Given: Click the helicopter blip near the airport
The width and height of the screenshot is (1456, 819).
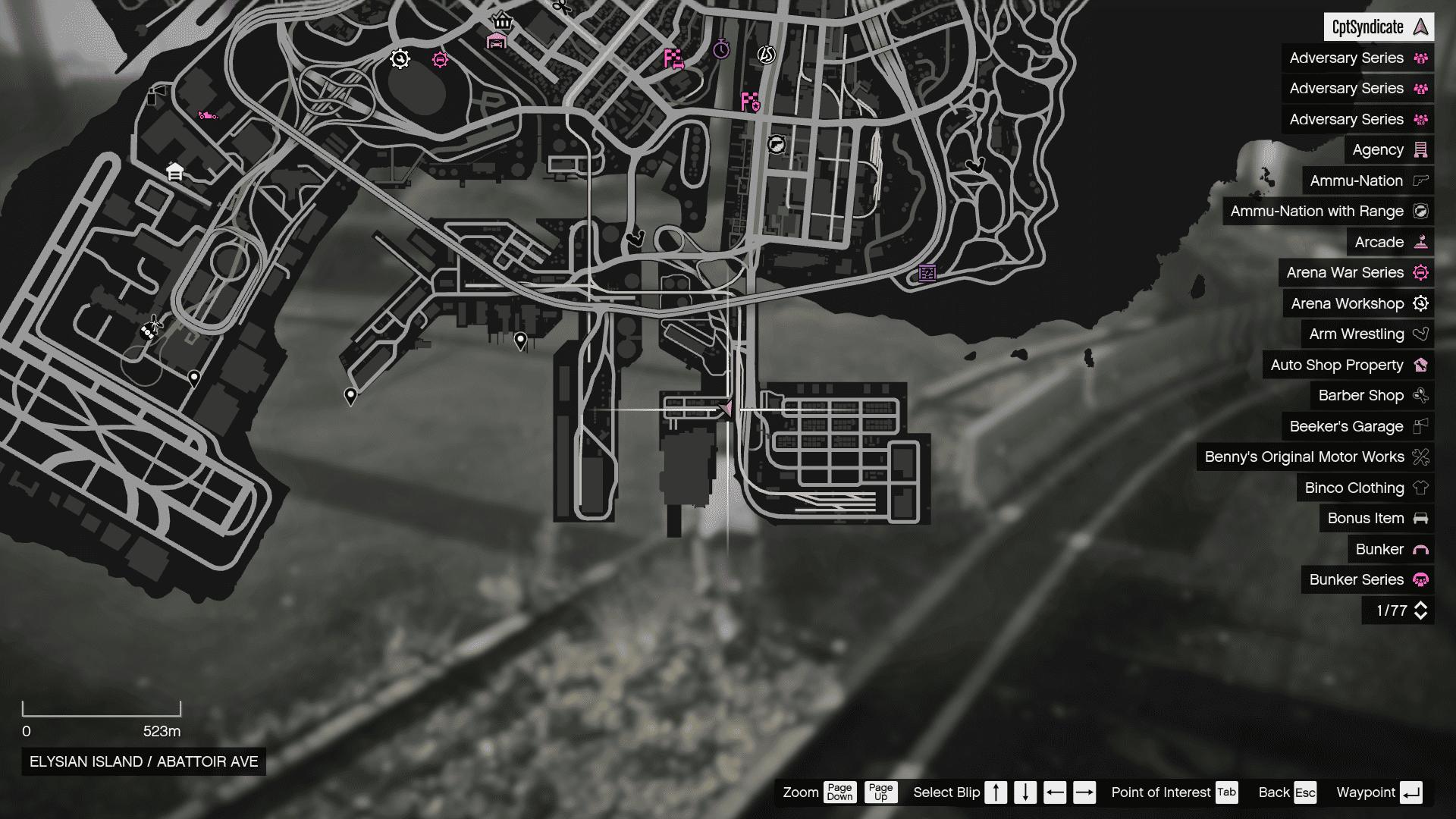Looking at the screenshot, I should tap(153, 326).
